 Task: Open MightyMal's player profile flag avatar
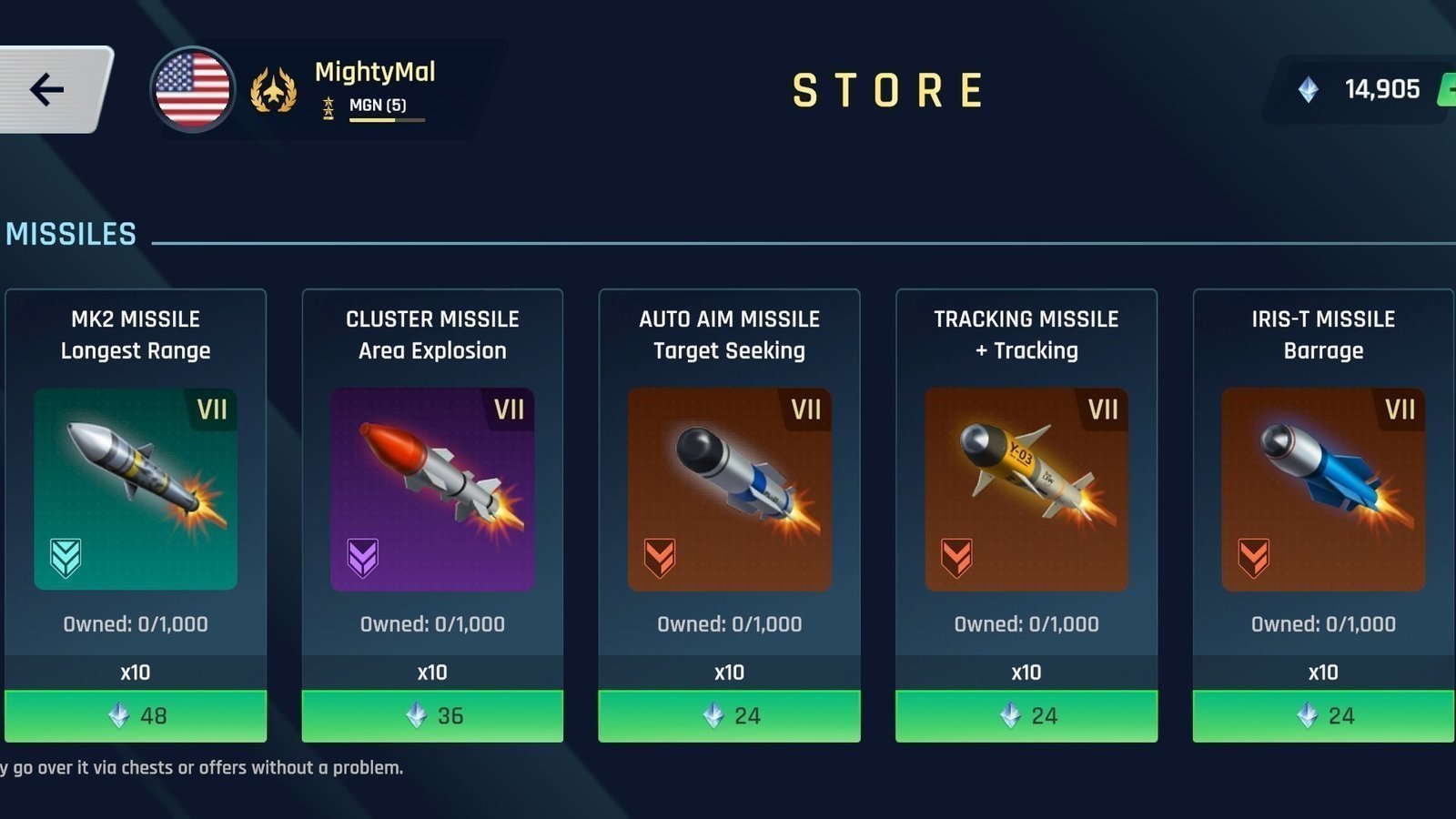pos(192,89)
